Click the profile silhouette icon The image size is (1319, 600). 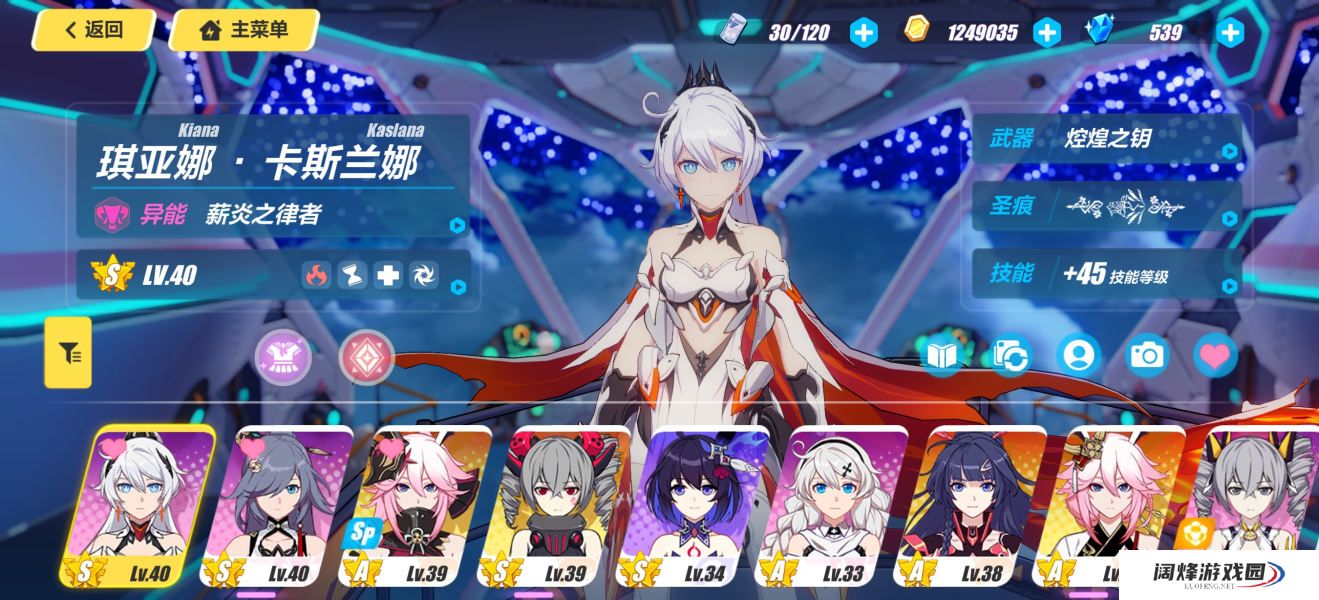[x=1078, y=355]
